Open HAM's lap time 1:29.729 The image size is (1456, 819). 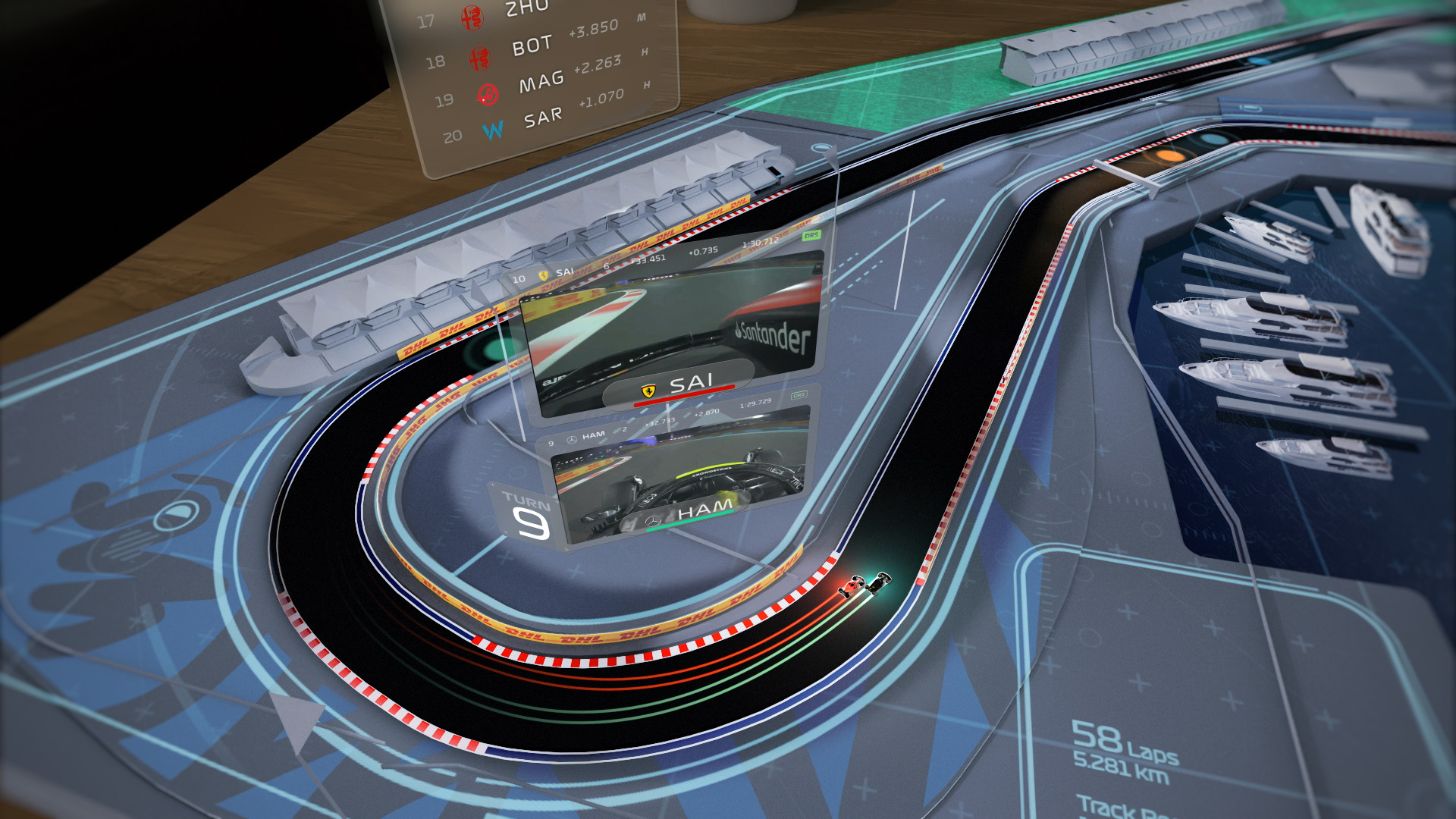click(x=755, y=405)
